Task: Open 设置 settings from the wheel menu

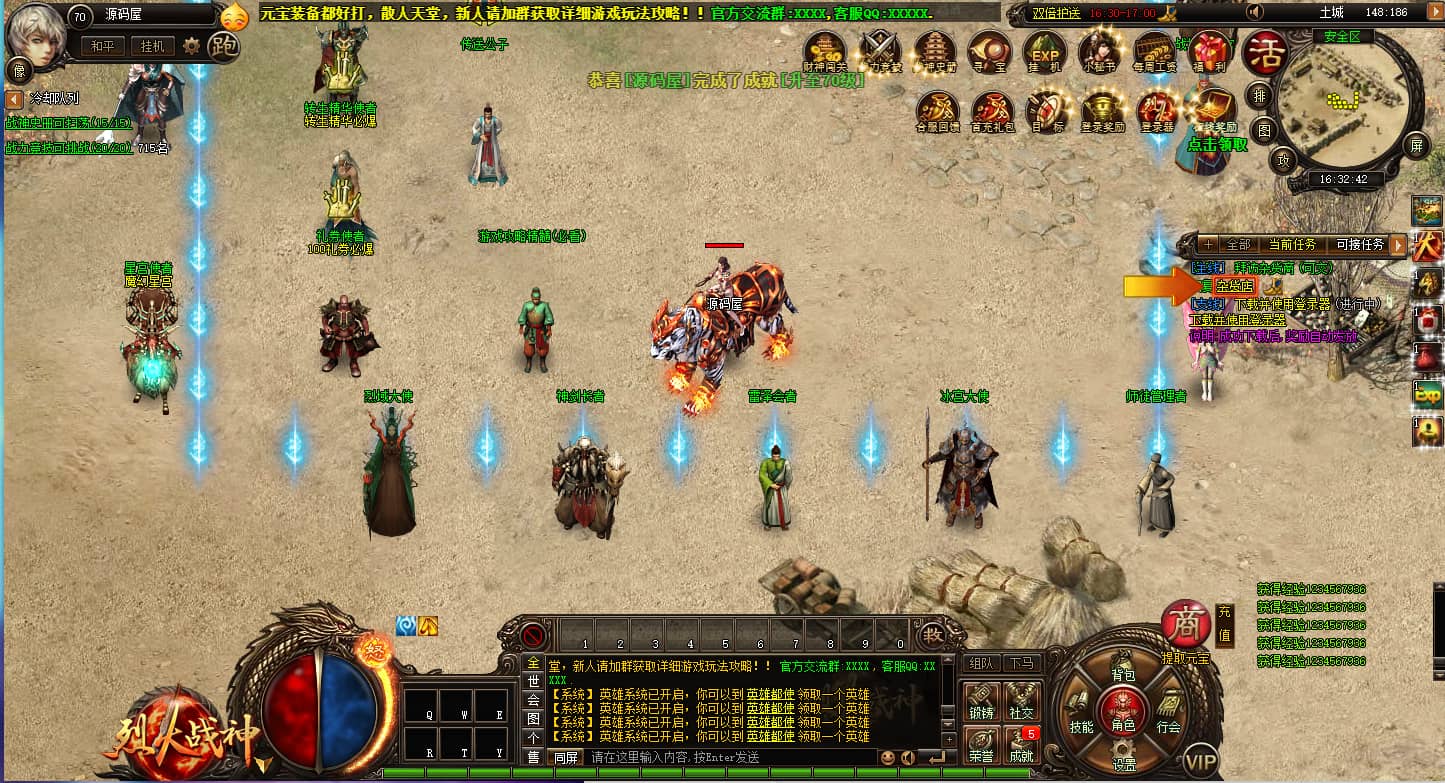Action: click(1124, 763)
